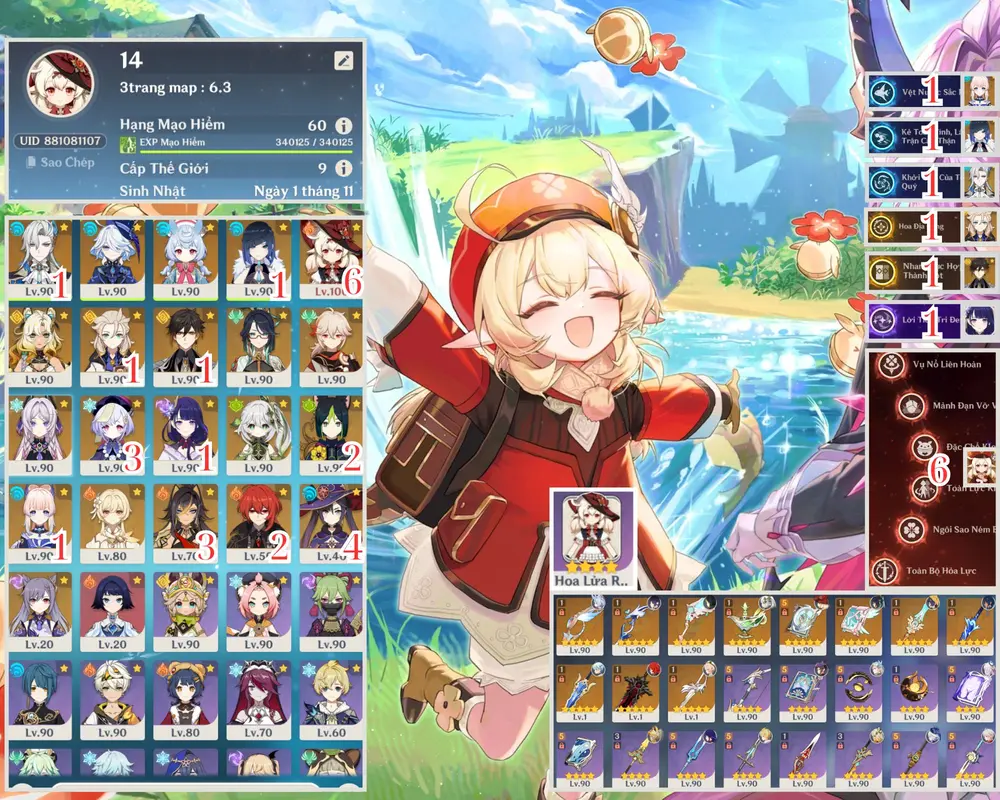Activate the Toàn Bộ Hỏa Lực constellation node
The width and height of the screenshot is (1000, 800).
tap(884, 572)
